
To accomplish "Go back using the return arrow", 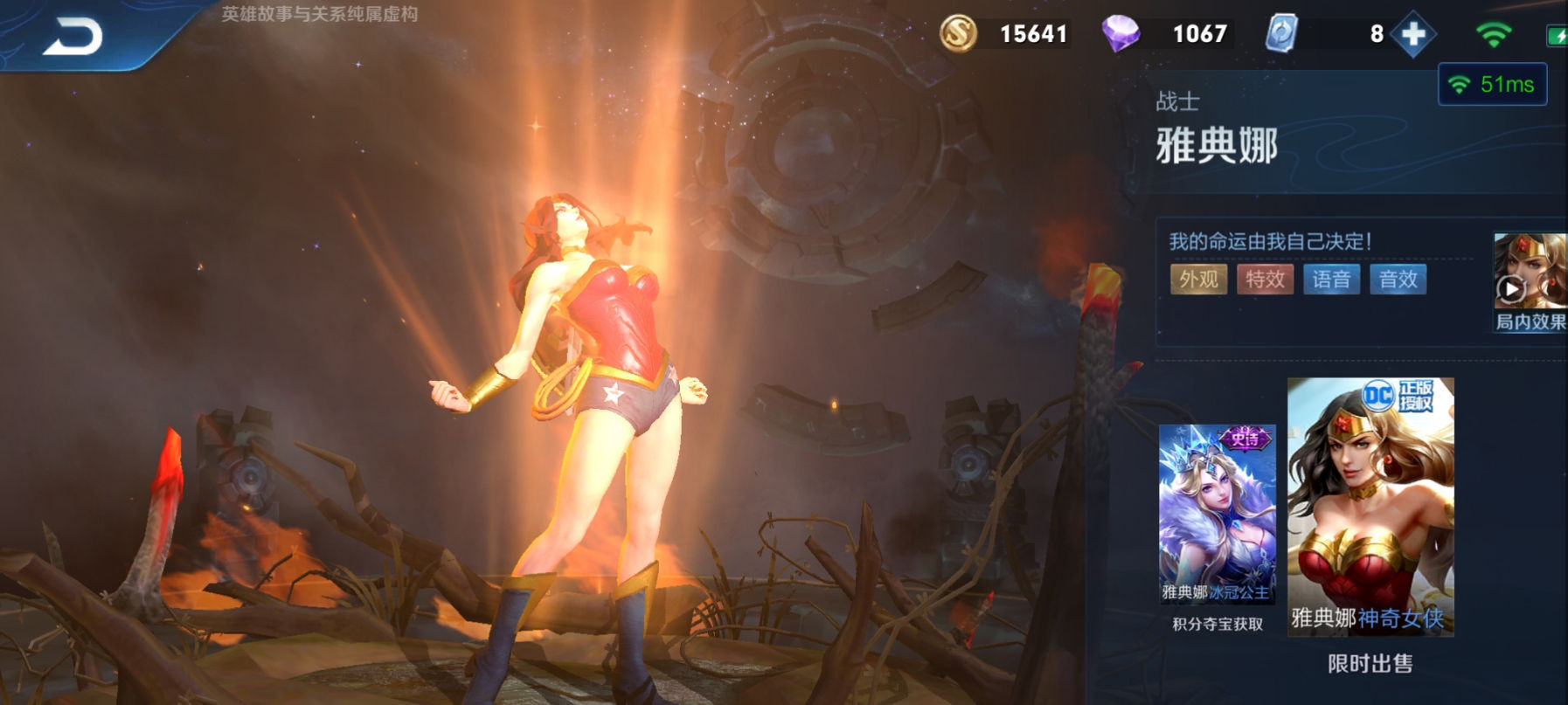I will [x=73, y=38].
